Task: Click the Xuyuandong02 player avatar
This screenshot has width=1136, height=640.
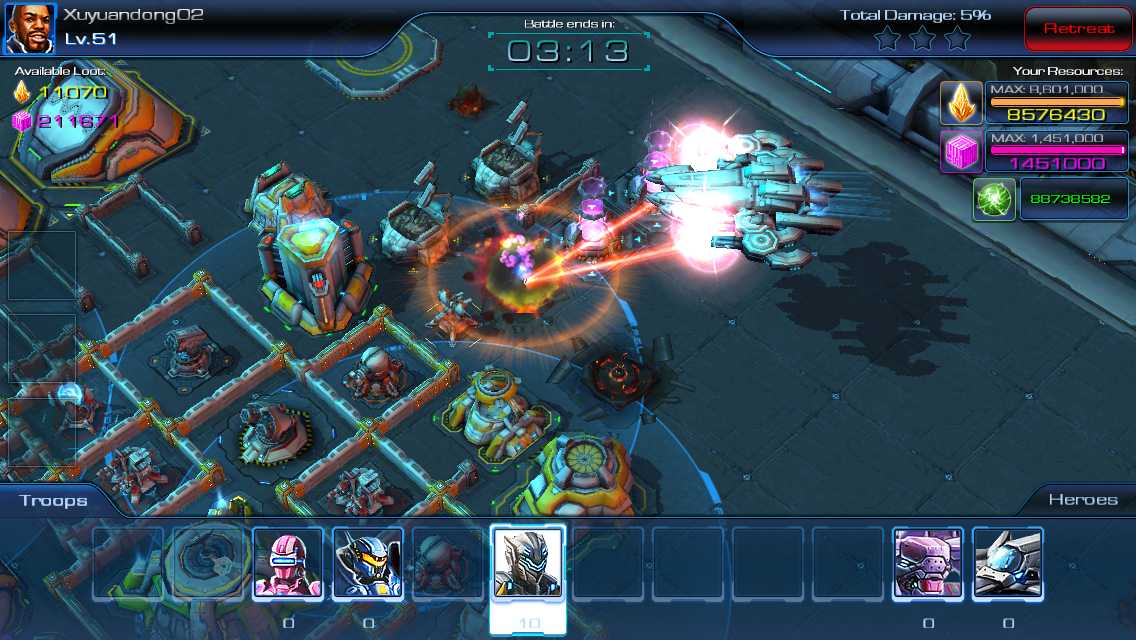Action: [x=30, y=29]
